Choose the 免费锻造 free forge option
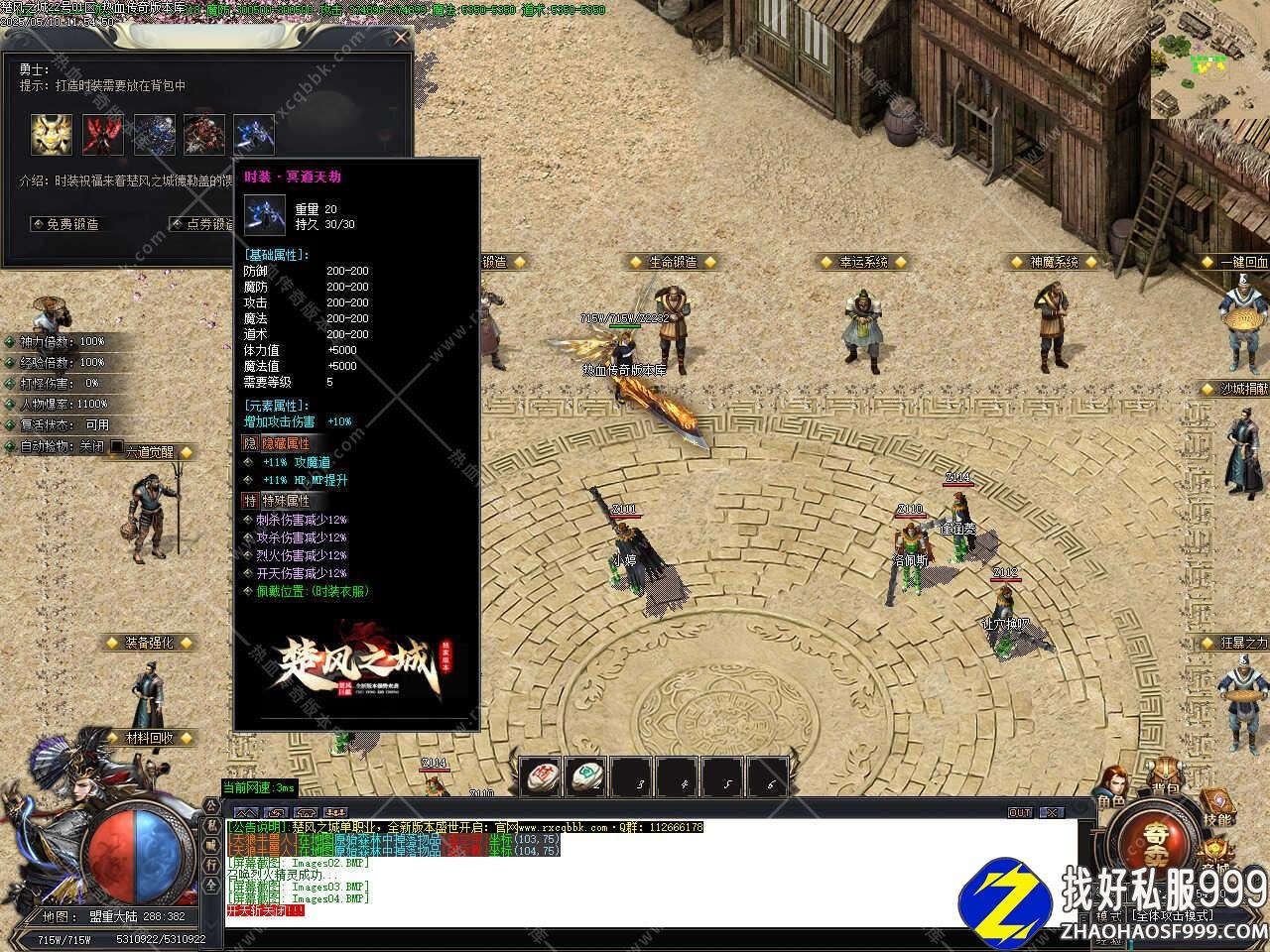The image size is (1270, 952). point(67,224)
